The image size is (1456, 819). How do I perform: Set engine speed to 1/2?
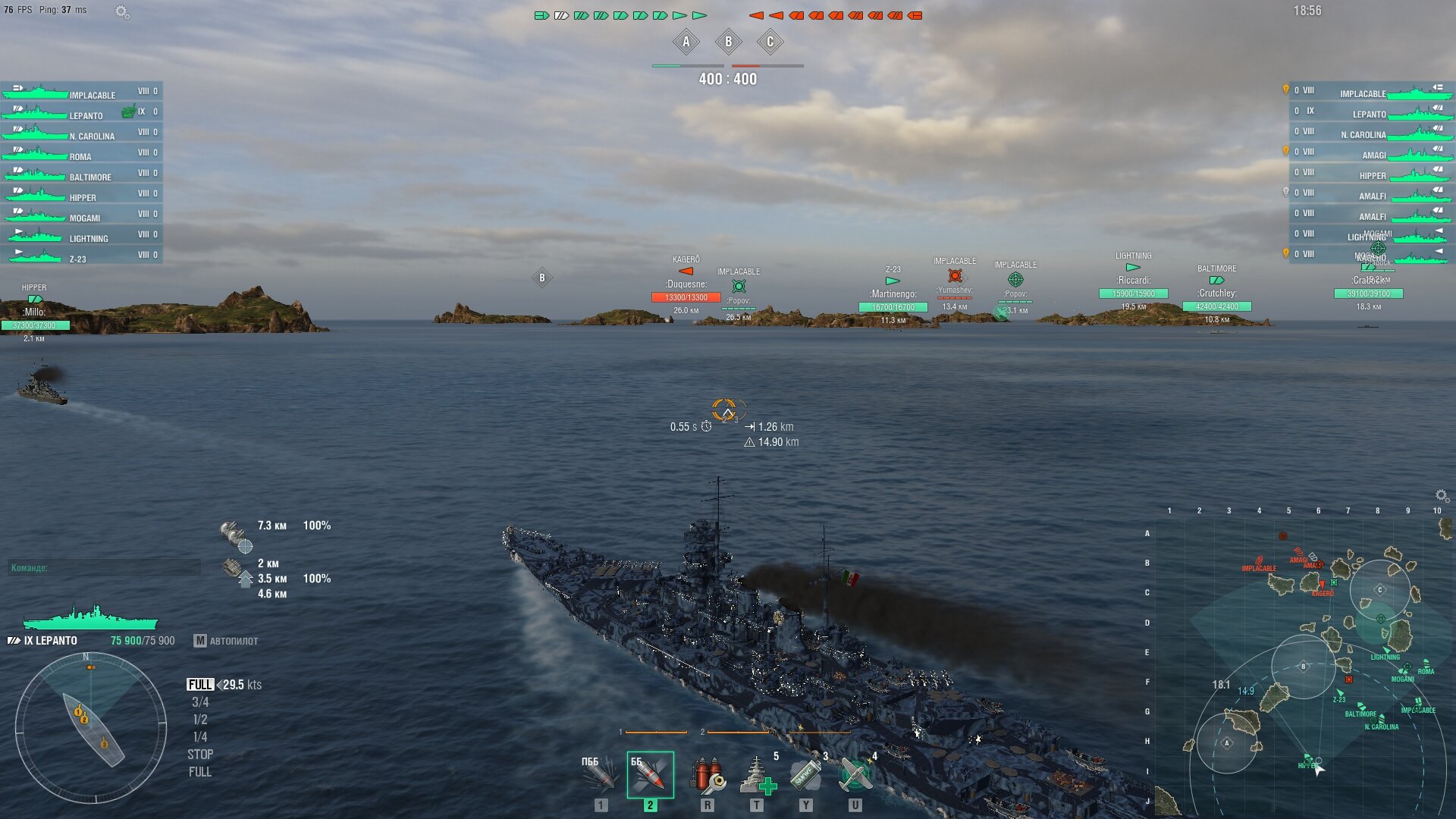pyautogui.click(x=200, y=720)
